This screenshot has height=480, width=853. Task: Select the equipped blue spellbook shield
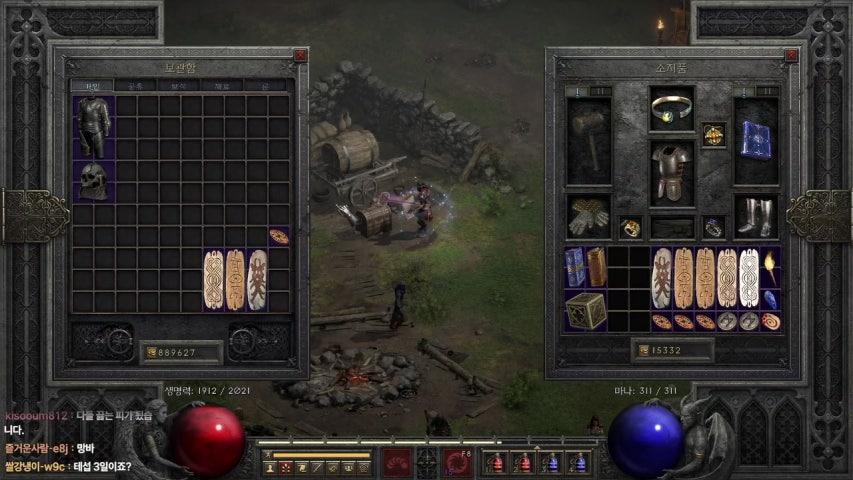755,141
